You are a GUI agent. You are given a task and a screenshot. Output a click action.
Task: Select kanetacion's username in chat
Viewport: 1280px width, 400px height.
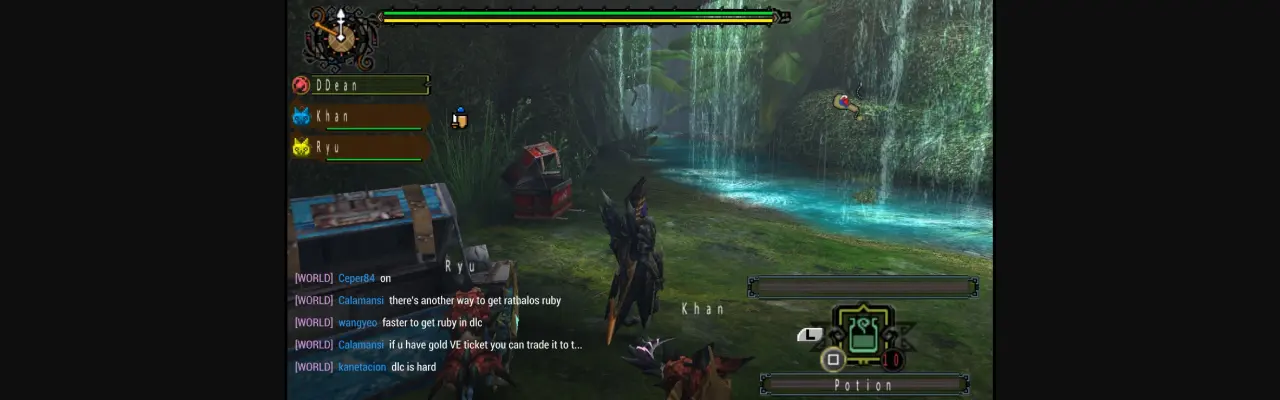tap(361, 367)
